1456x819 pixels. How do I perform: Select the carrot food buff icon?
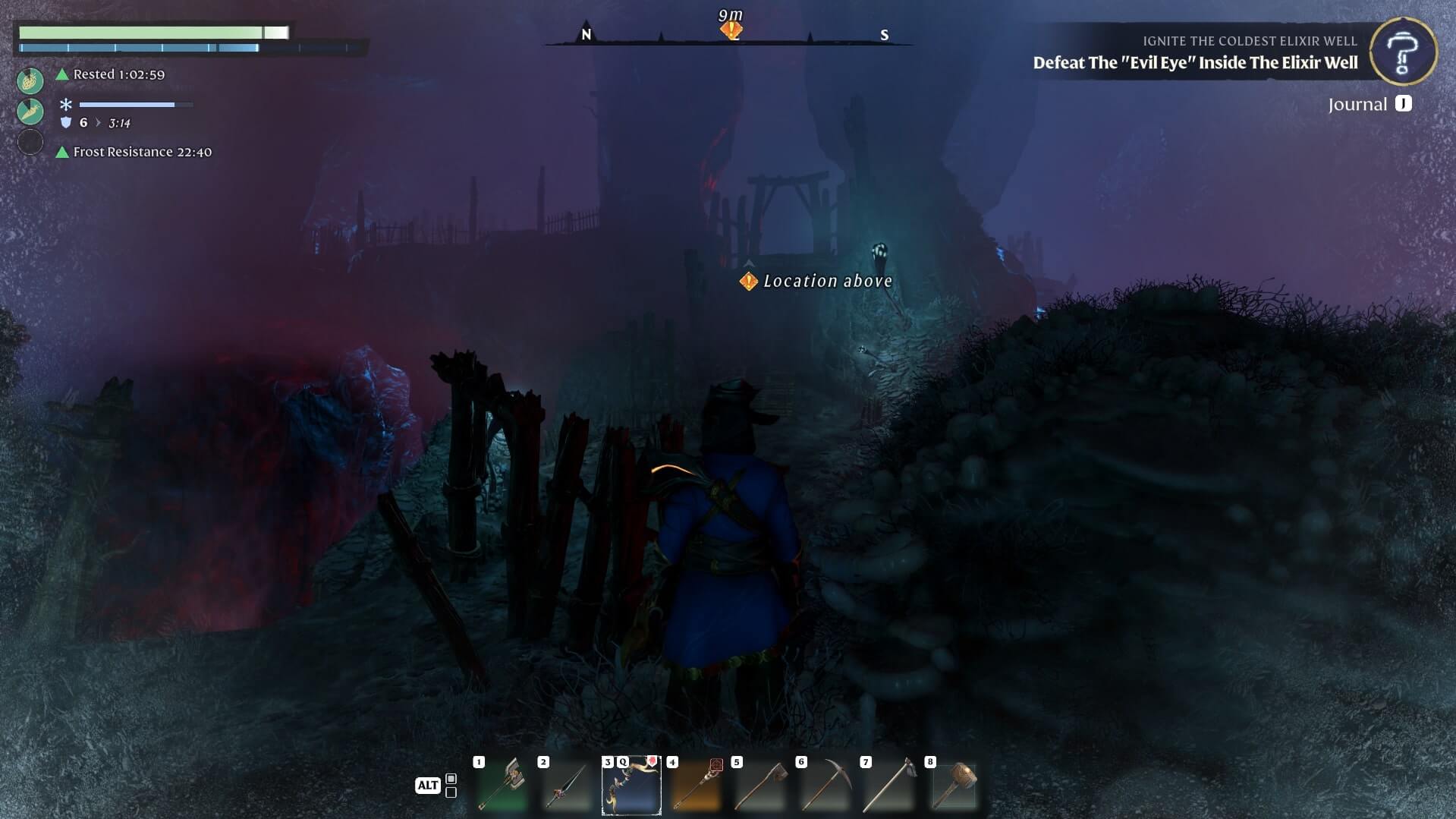pos(30,111)
